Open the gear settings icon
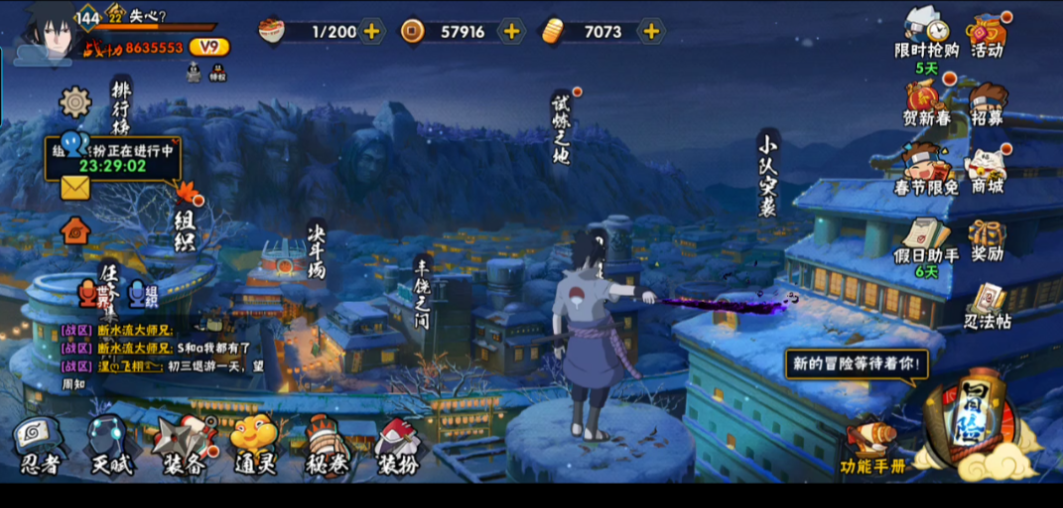 (75, 101)
